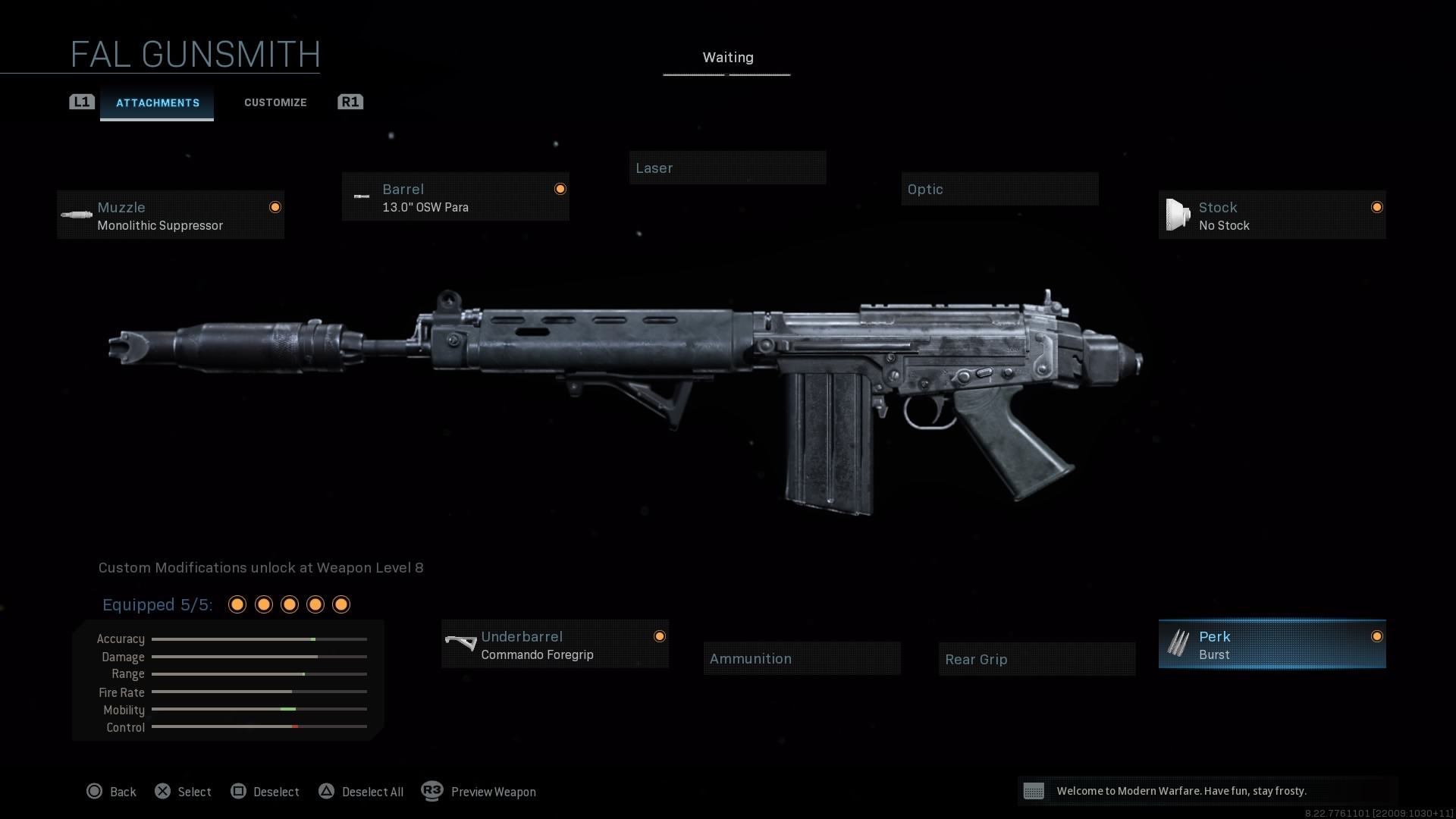Click the No Stock icon

(1176, 214)
